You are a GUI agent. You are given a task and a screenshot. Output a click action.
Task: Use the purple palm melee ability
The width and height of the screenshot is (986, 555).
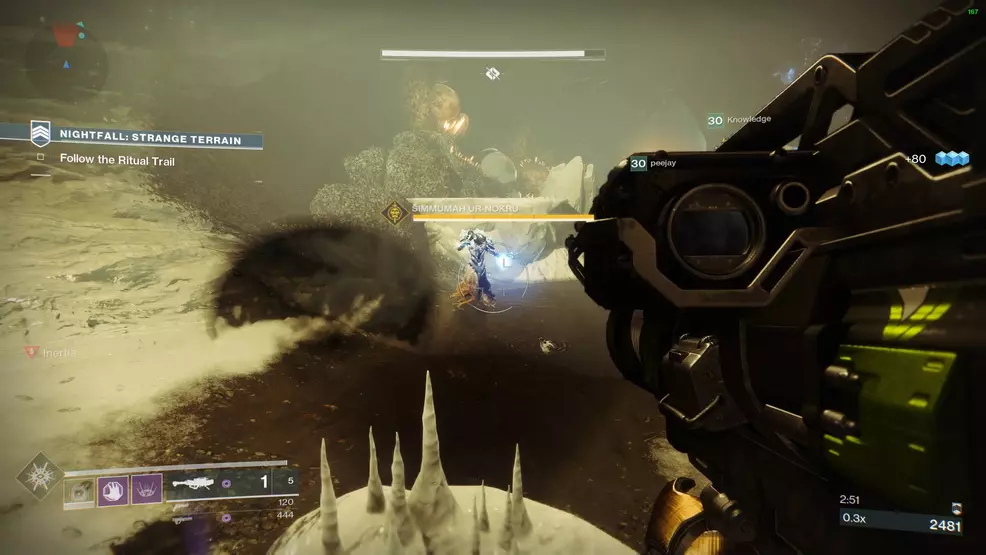(x=113, y=489)
